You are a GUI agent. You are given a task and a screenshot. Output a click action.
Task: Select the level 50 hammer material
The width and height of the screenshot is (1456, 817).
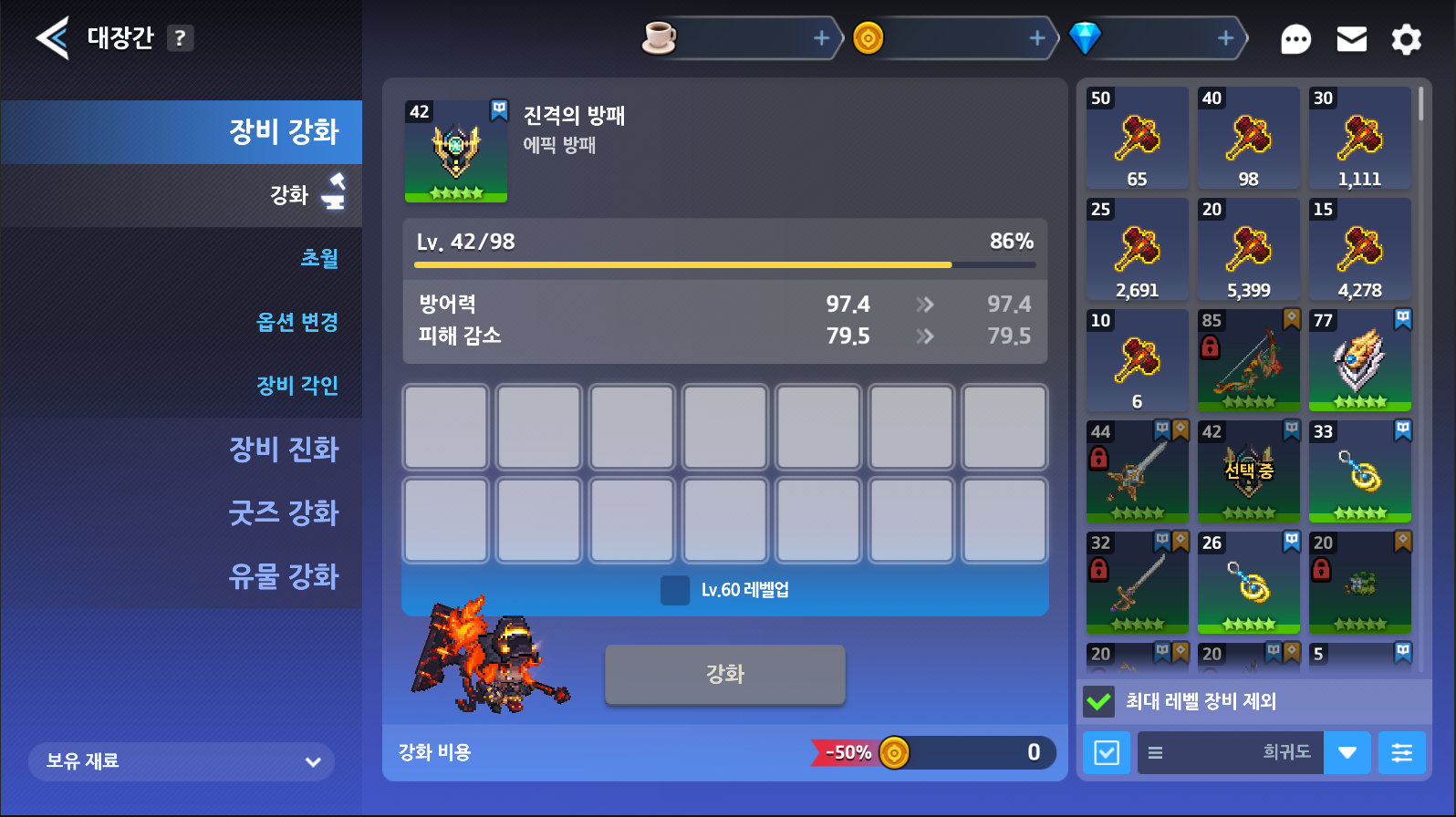pos(1137,138)
